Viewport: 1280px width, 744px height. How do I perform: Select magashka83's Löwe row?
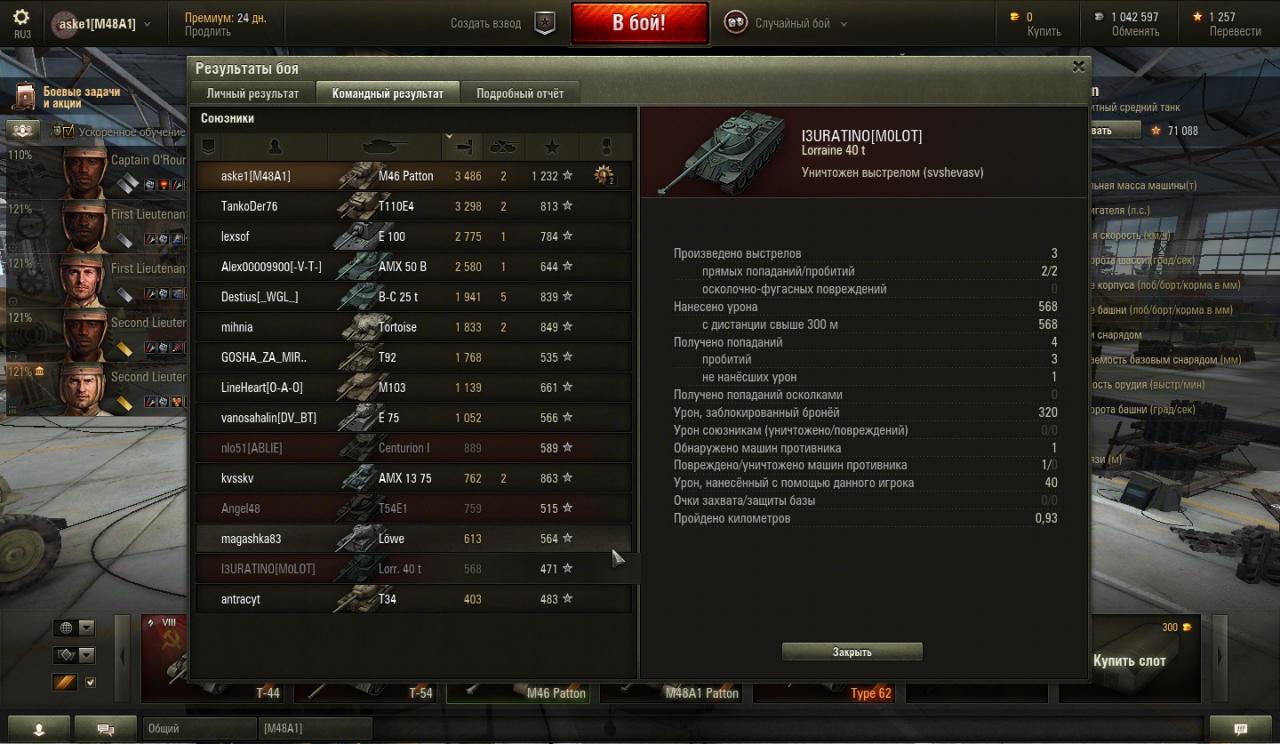(412, 539)
